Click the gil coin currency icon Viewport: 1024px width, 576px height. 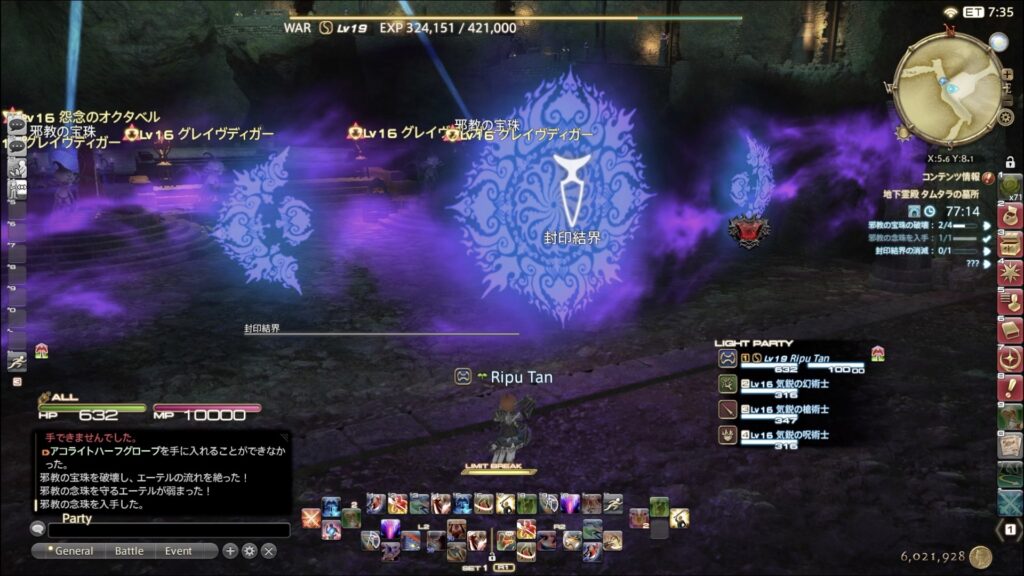point(980,557)
